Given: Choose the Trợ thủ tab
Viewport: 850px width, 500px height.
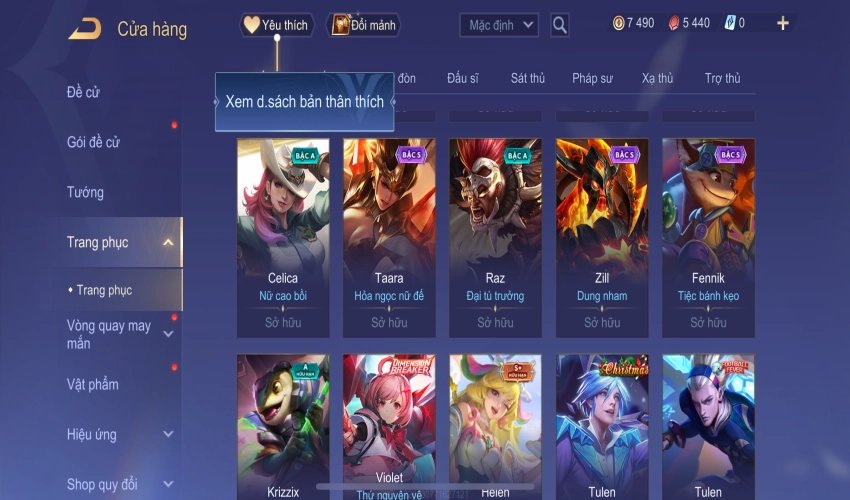Looking at the screenshot, I should click(722, 78).
